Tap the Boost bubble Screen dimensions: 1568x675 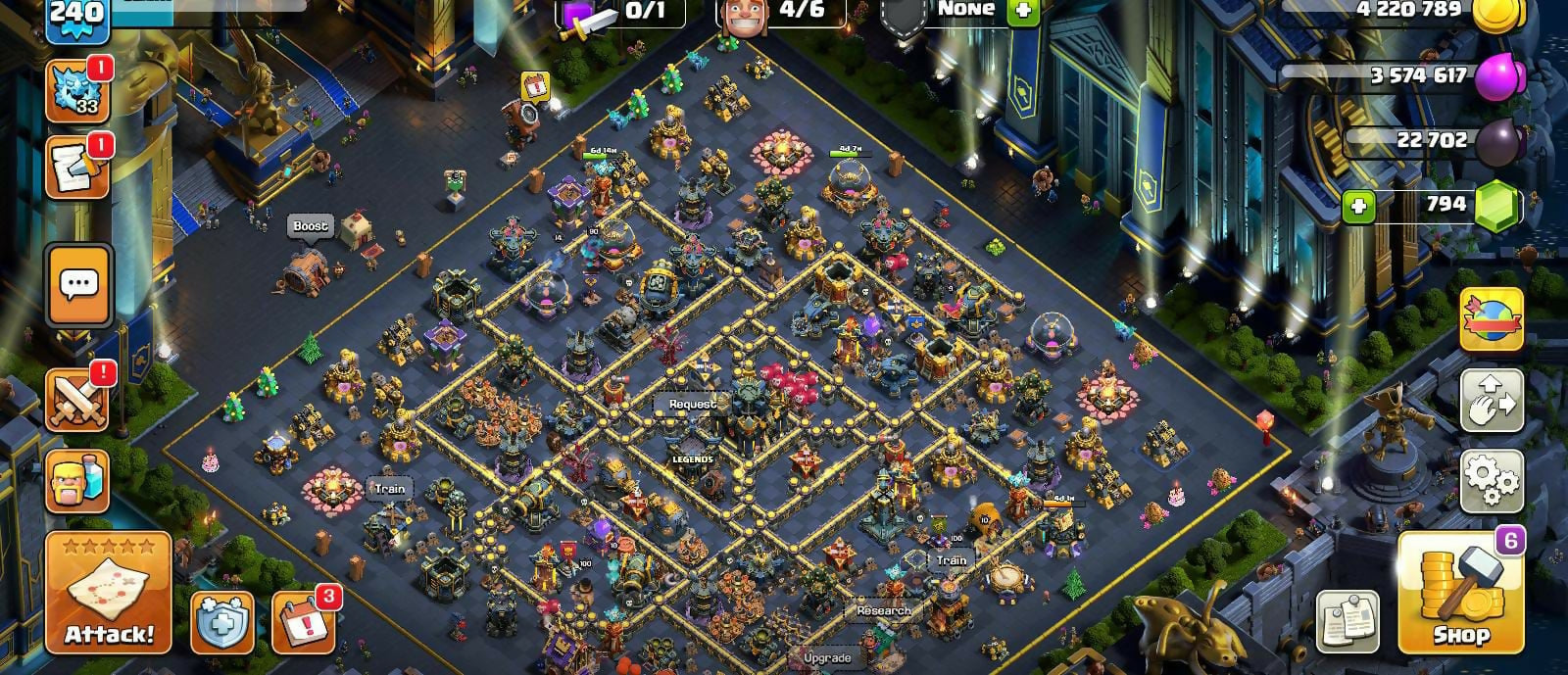(311, 226)
